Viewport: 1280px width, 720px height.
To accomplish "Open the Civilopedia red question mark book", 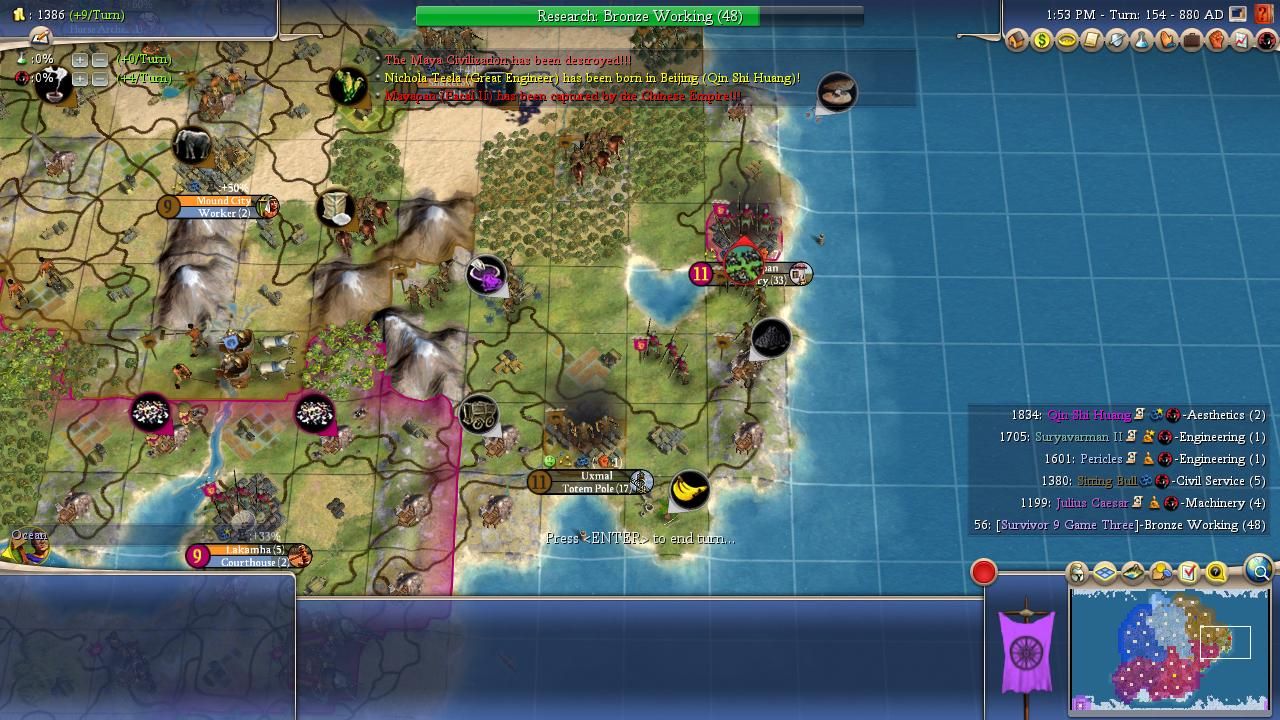I will 1264,14.
